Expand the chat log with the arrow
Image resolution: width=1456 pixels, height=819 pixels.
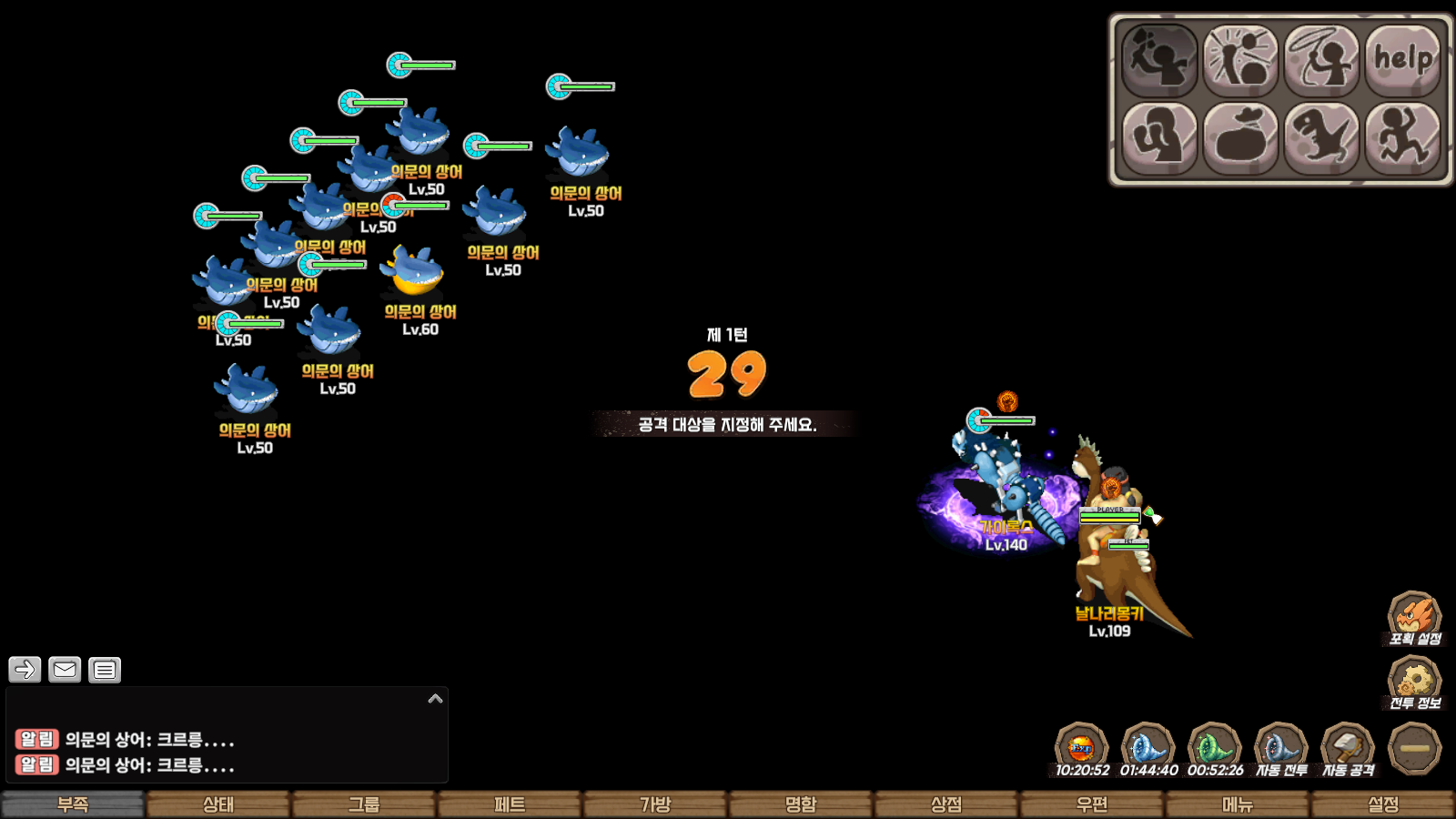(x=435, y=699)
